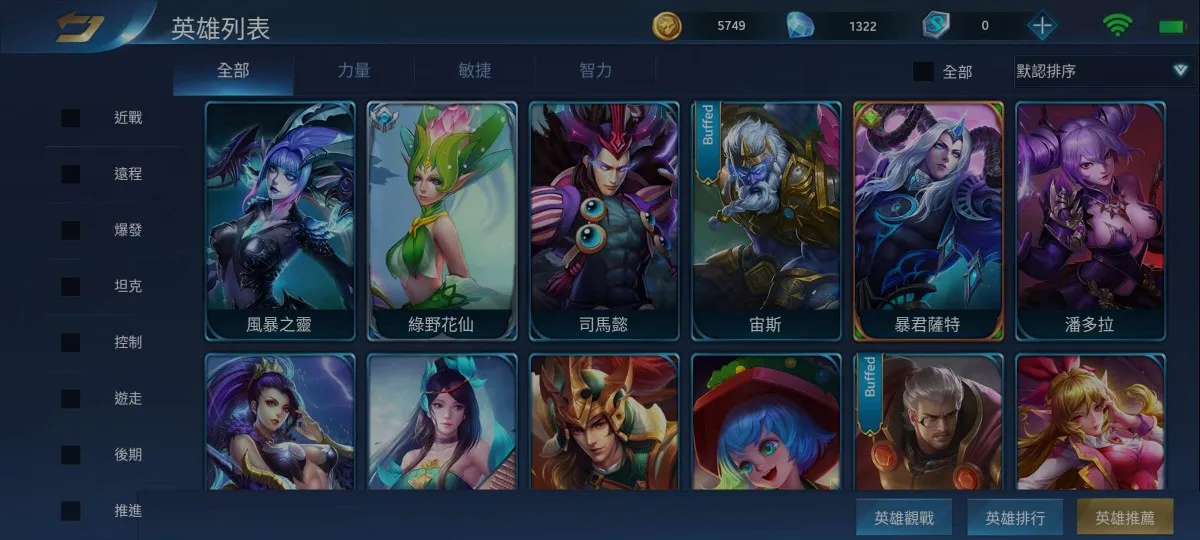This screenshot has width=1200, height=540.
Task: Check the 遠程 filter box
Action: 71,174
